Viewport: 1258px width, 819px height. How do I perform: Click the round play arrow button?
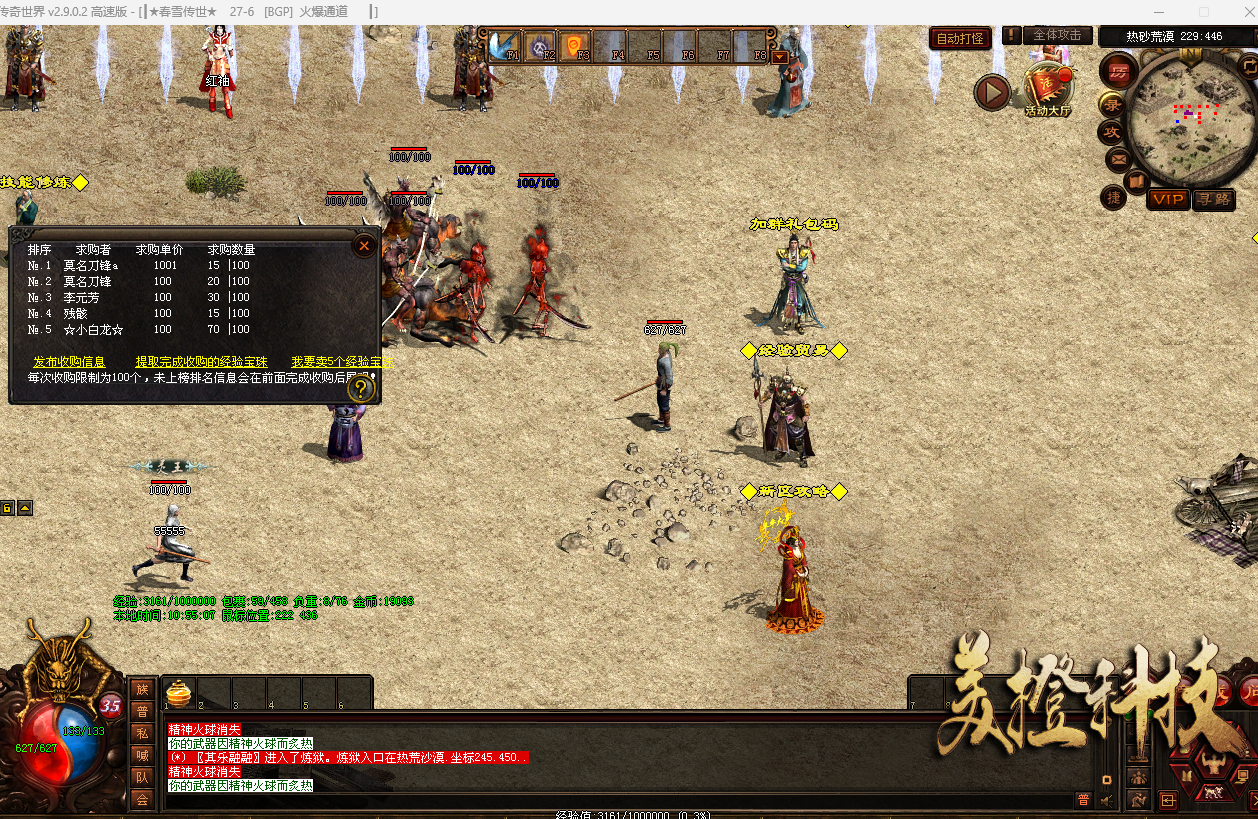pos(992,93)
